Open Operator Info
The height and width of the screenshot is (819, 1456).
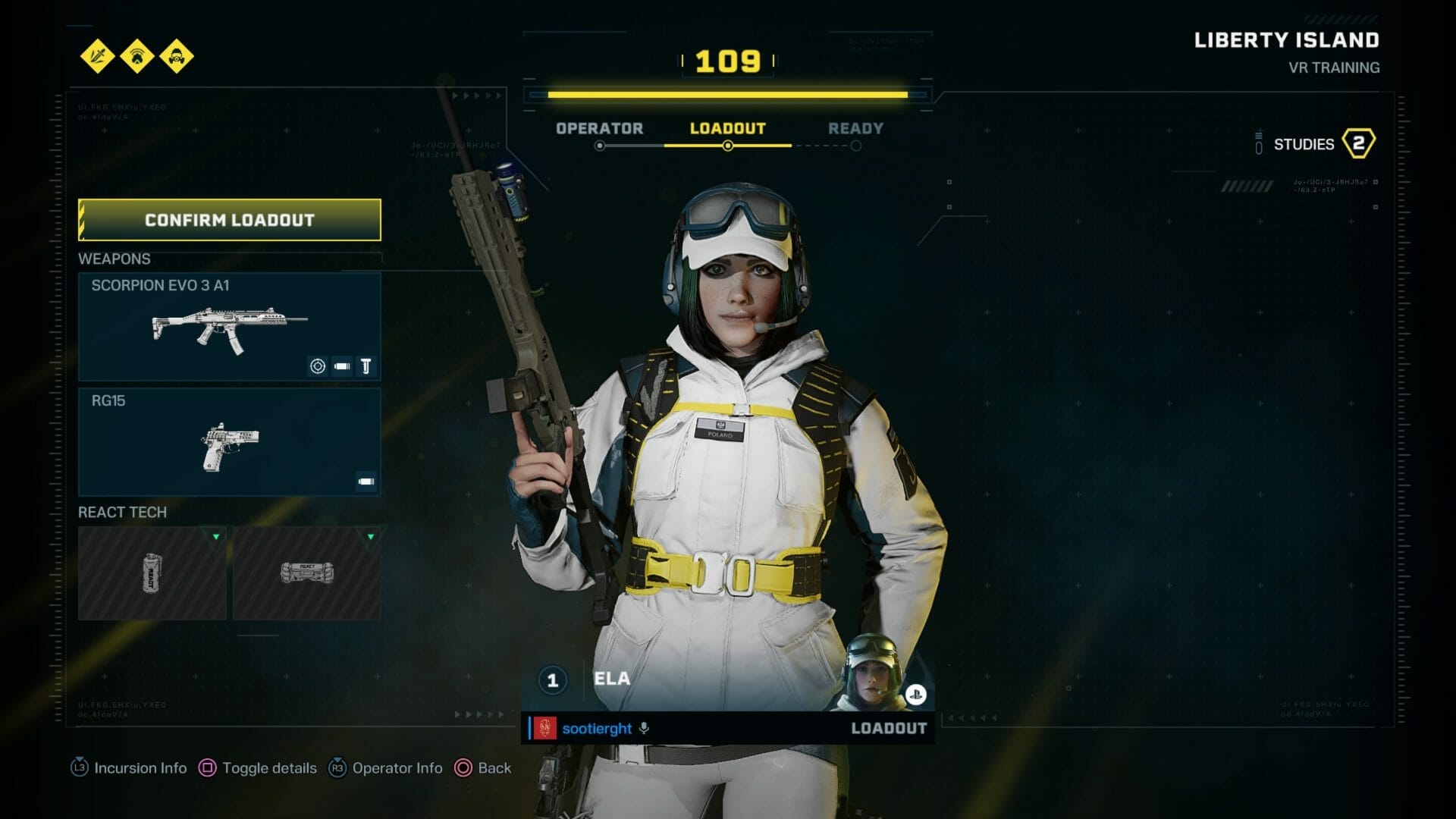pos(385,768)
